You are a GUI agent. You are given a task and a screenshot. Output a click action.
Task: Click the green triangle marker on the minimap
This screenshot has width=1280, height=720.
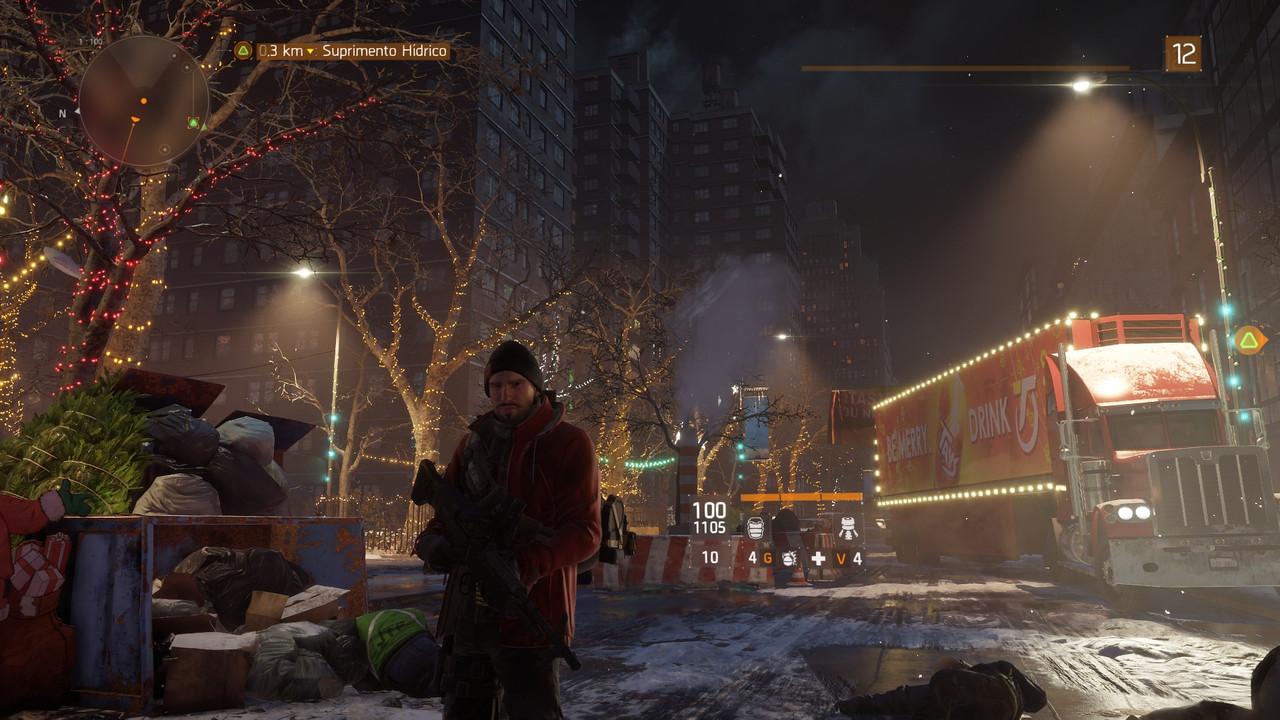click(x=193, y=123)
